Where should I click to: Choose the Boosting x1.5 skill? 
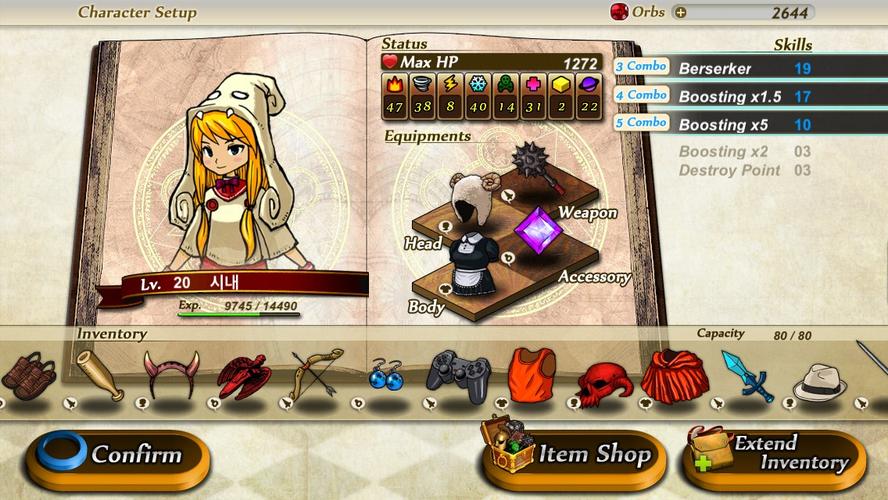(x=745, y=97)
